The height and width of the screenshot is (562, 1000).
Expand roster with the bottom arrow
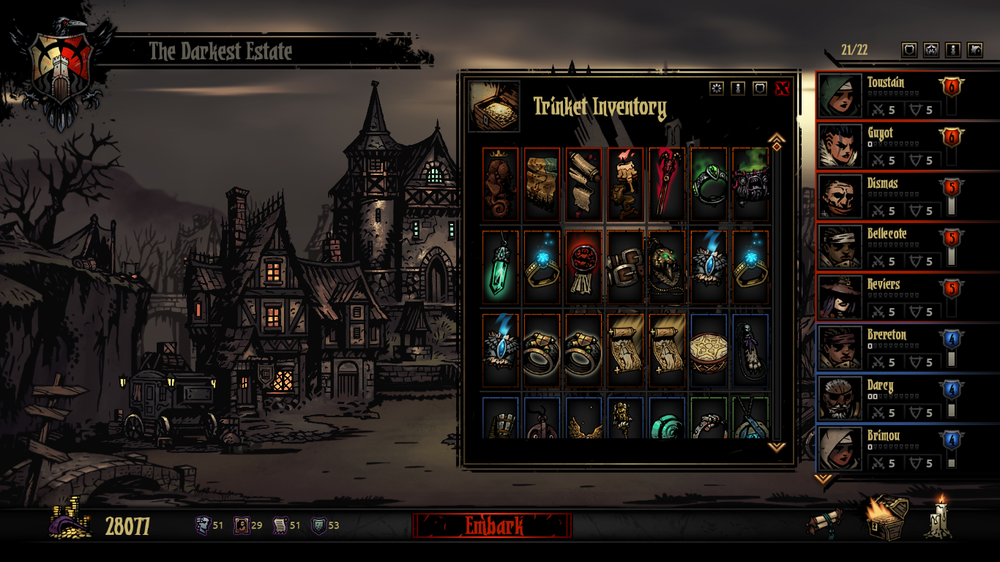824,479
